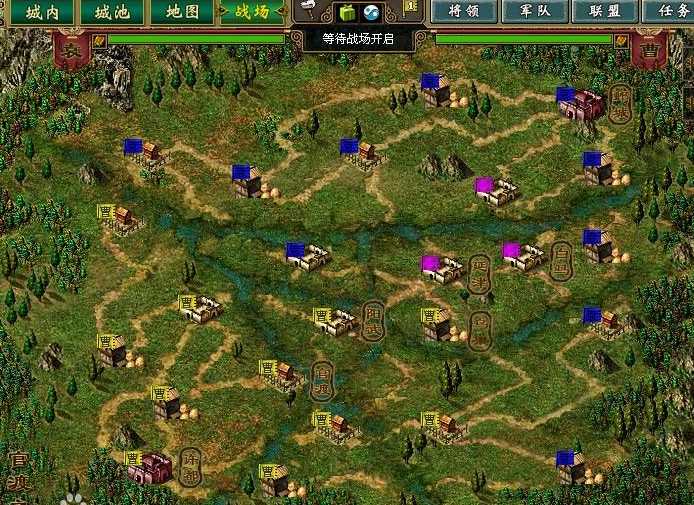Select the 邺城 city with blue flag
The width and height of the screenshot is (694, 505).
[x=583, y=103]
